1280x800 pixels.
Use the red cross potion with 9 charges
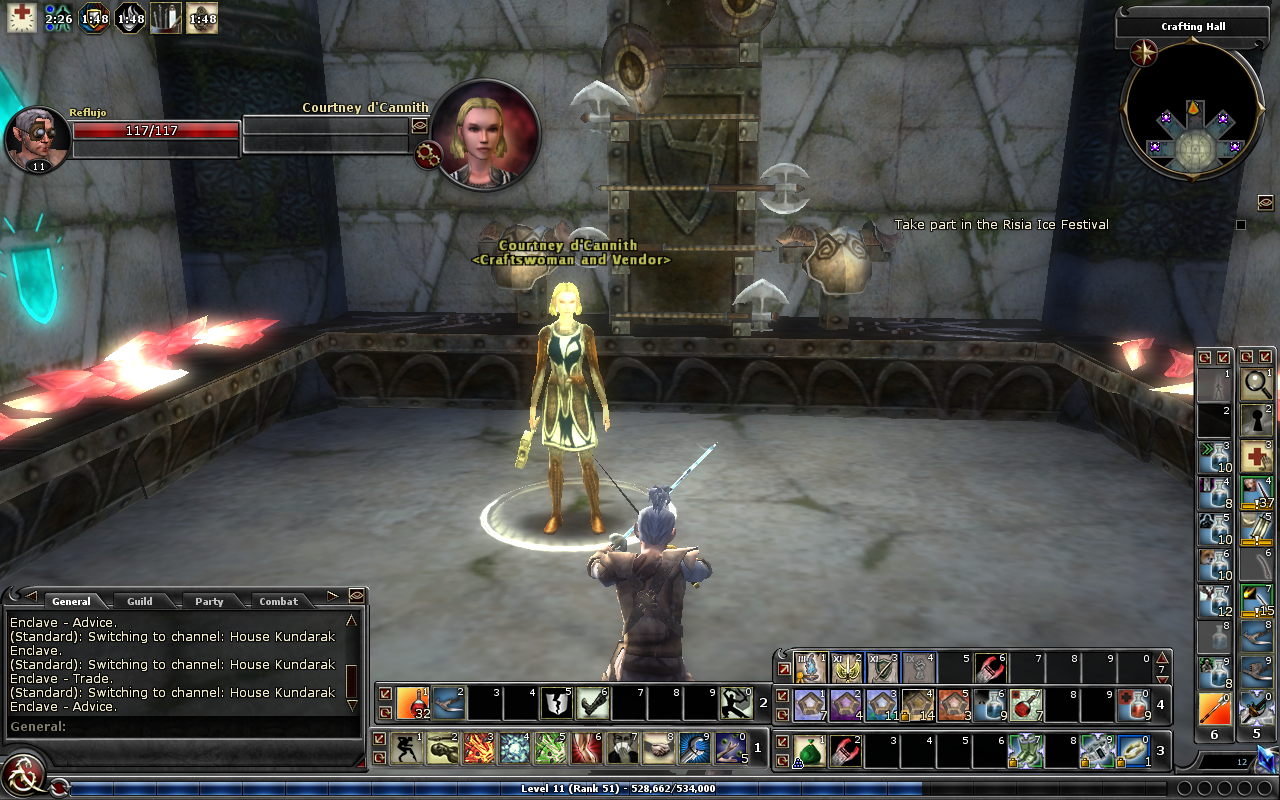pos(1132,704)
